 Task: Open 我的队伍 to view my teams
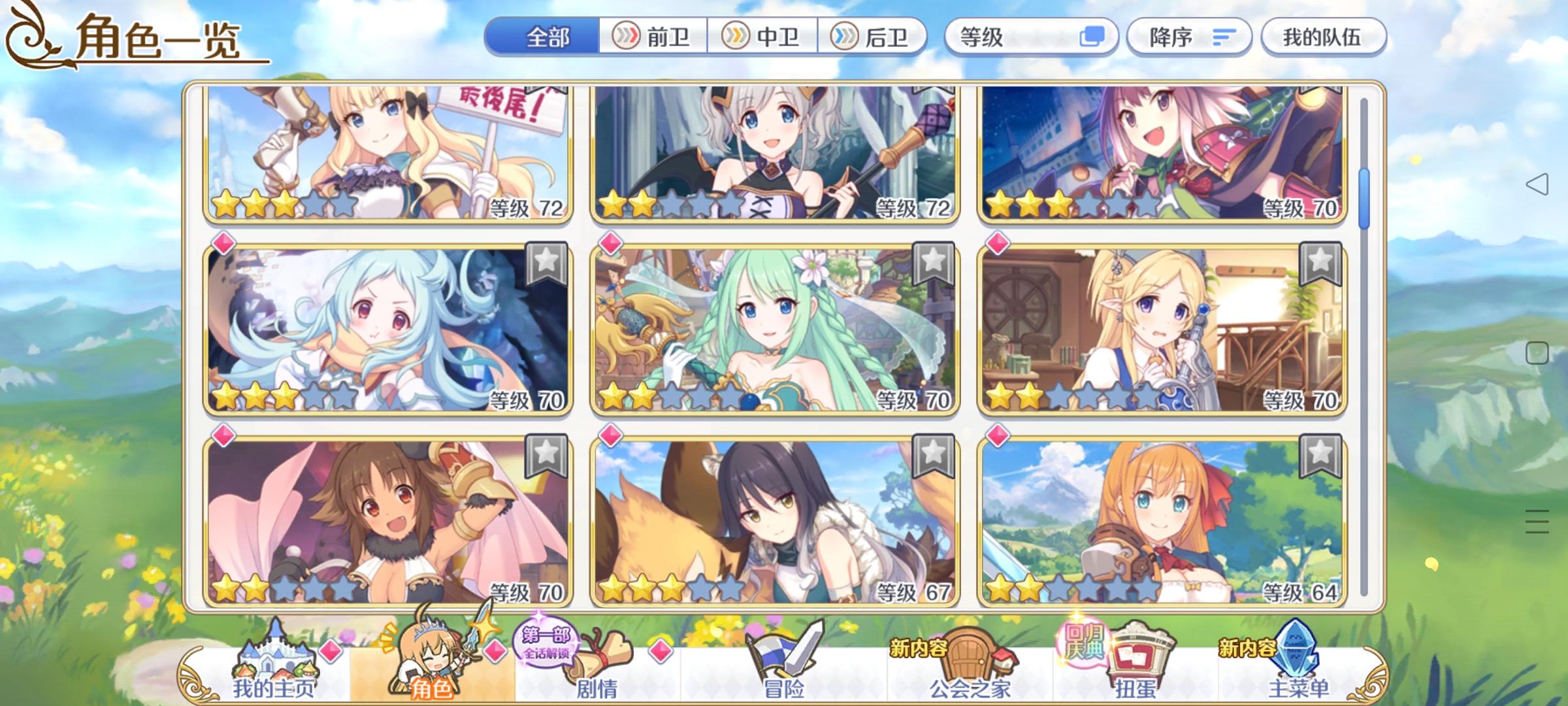pyautogui.click(x=1323, y=37)
